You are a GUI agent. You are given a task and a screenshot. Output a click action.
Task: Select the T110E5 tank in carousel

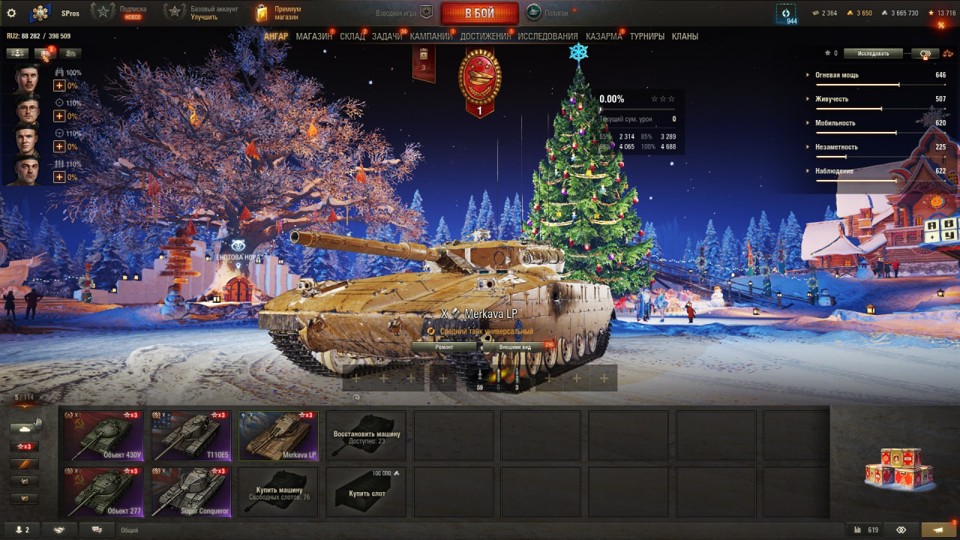[x=190, y=435]
